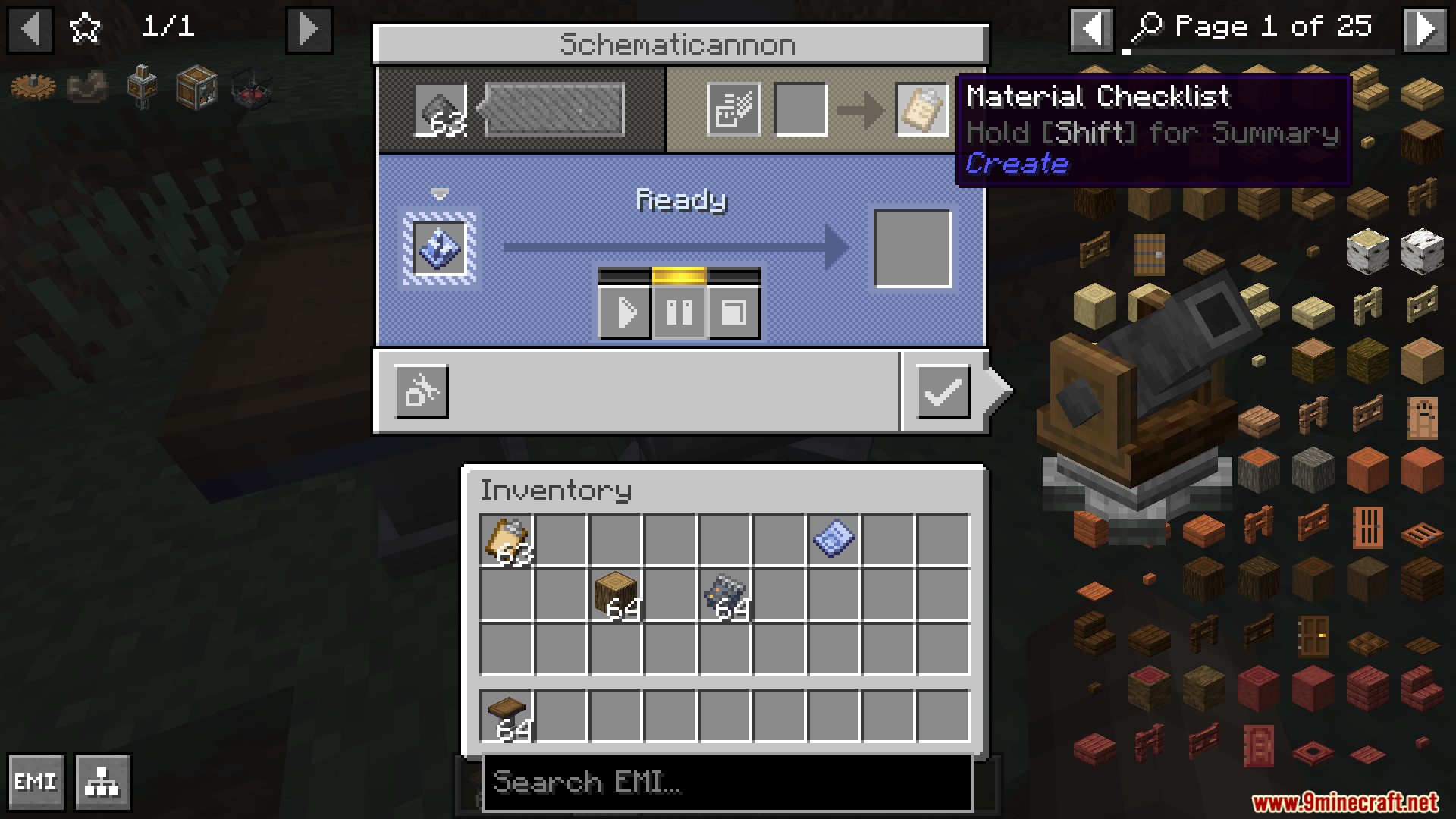Start the Schematicannon with the play button
This screenshot has width=1456, height=819.
pyautogui.click(x=624, y=312)
